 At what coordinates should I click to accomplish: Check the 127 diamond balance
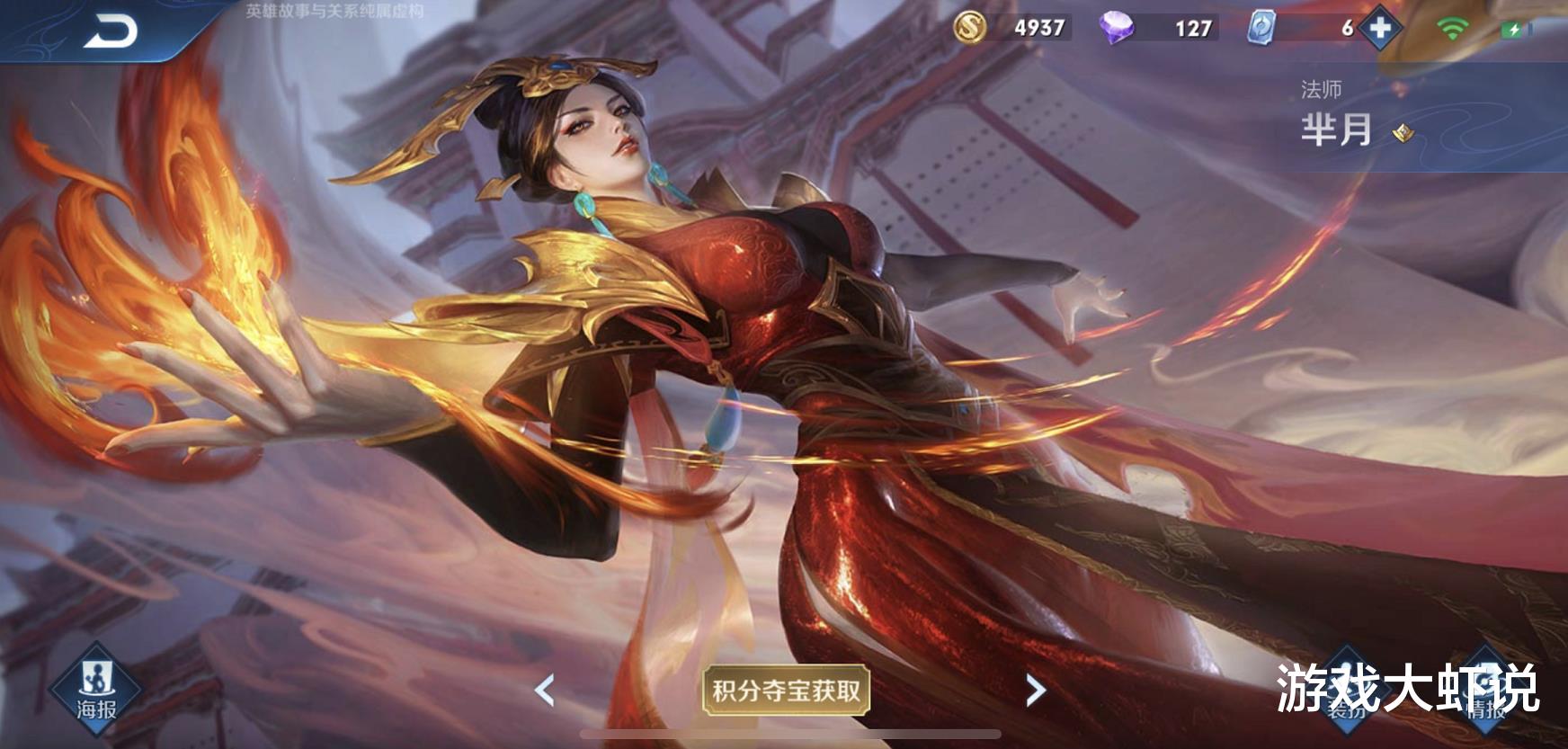coord(1191,29)
